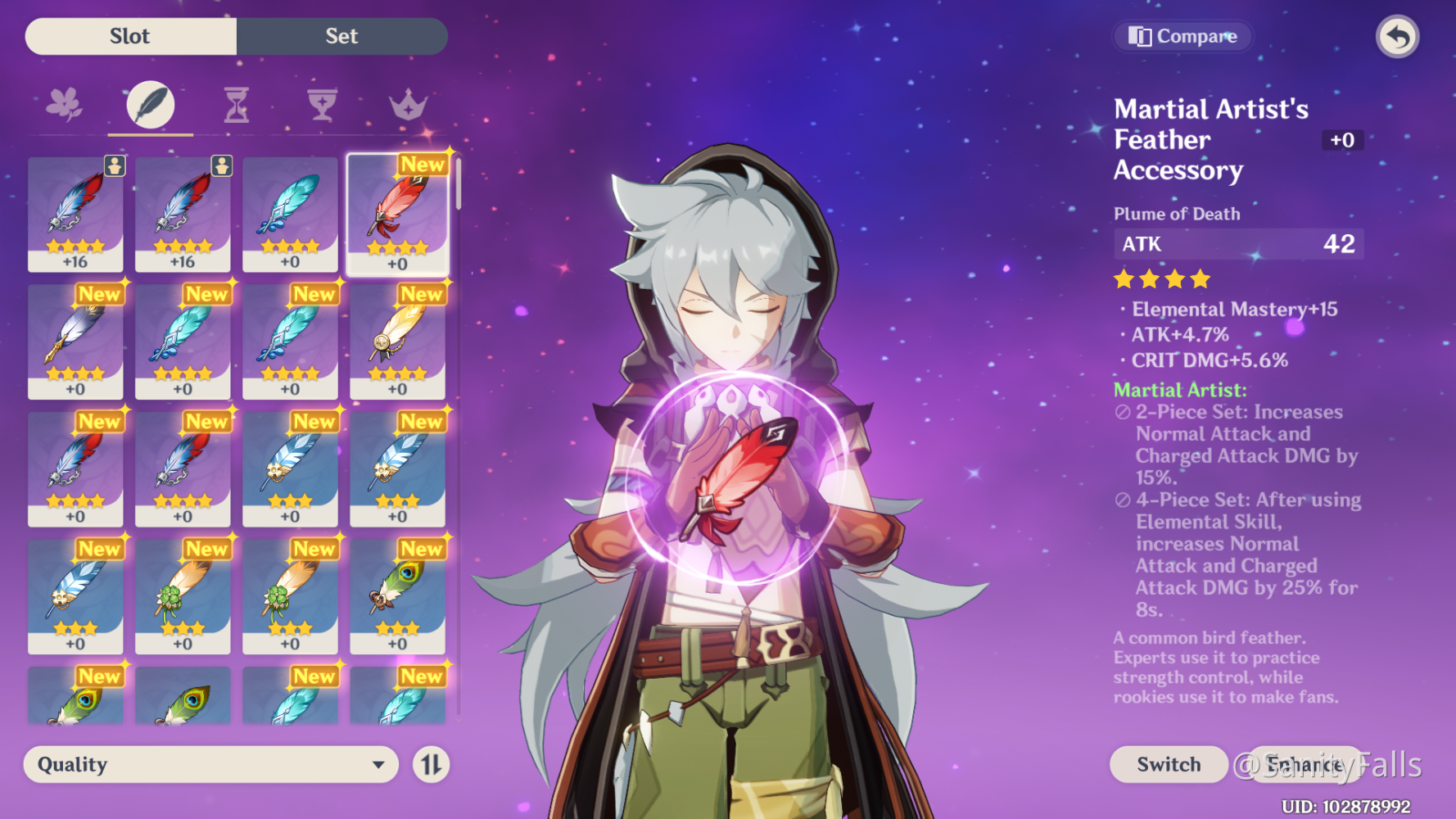Select the Slot tab
Screen dimensions: 1456x819
click(x=130, y=36)
